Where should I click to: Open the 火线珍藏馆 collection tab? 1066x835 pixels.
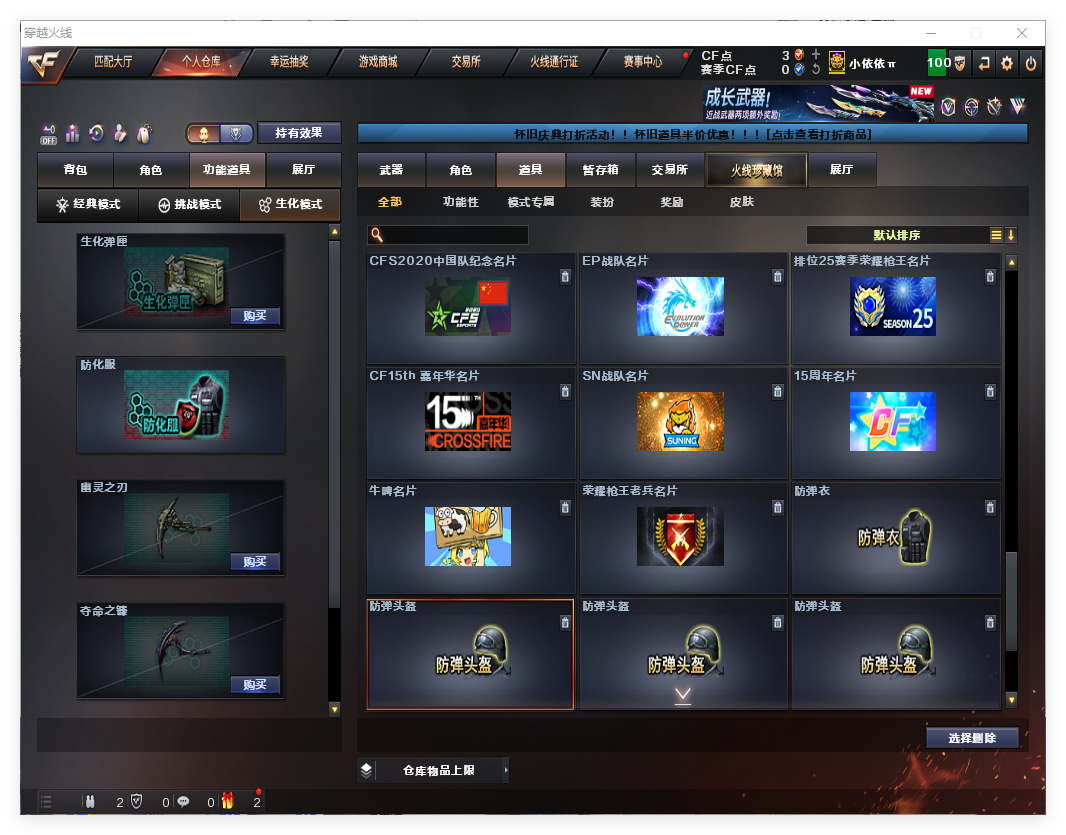pos(756,170)
